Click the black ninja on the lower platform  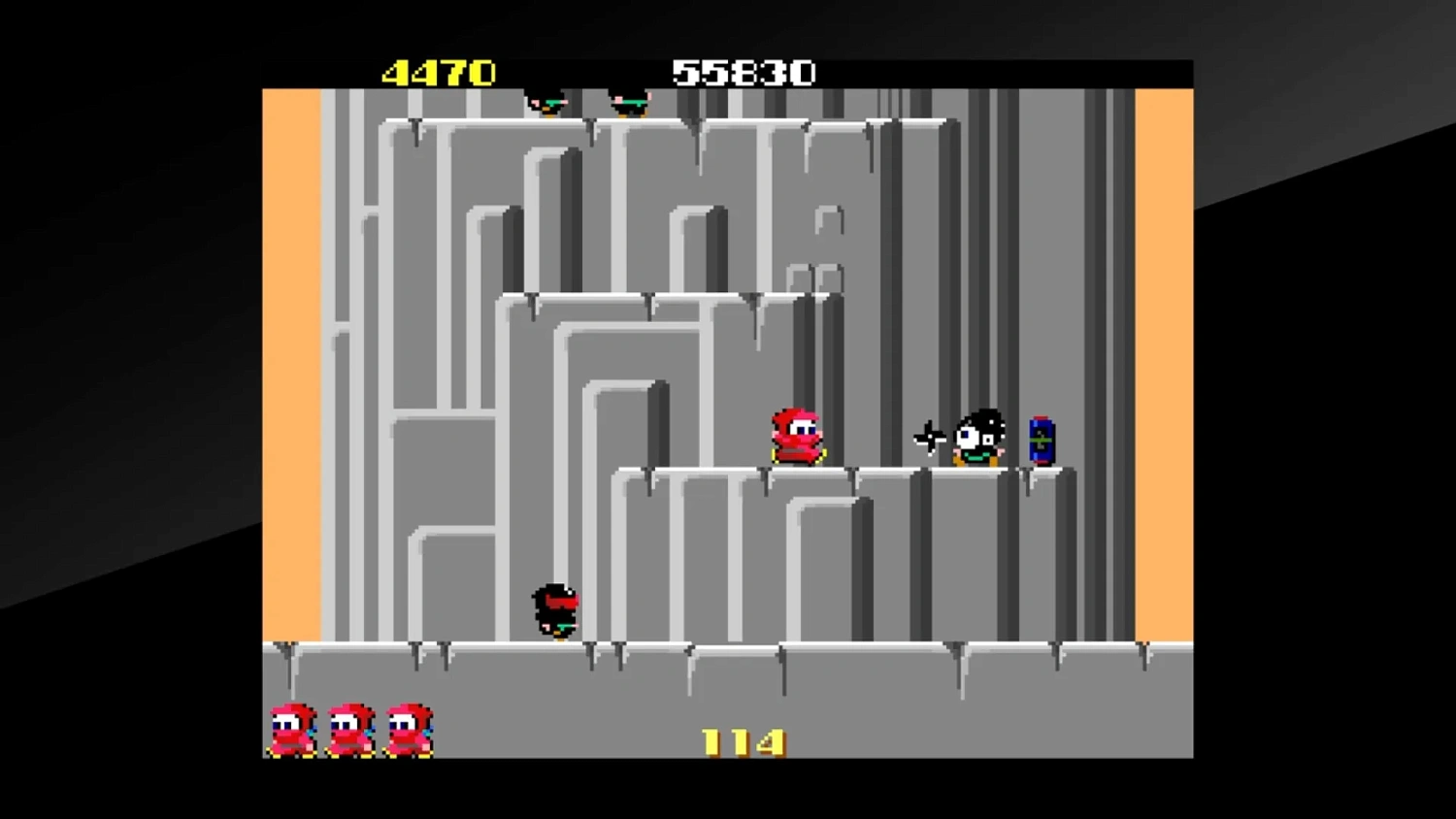click(555, 608)
